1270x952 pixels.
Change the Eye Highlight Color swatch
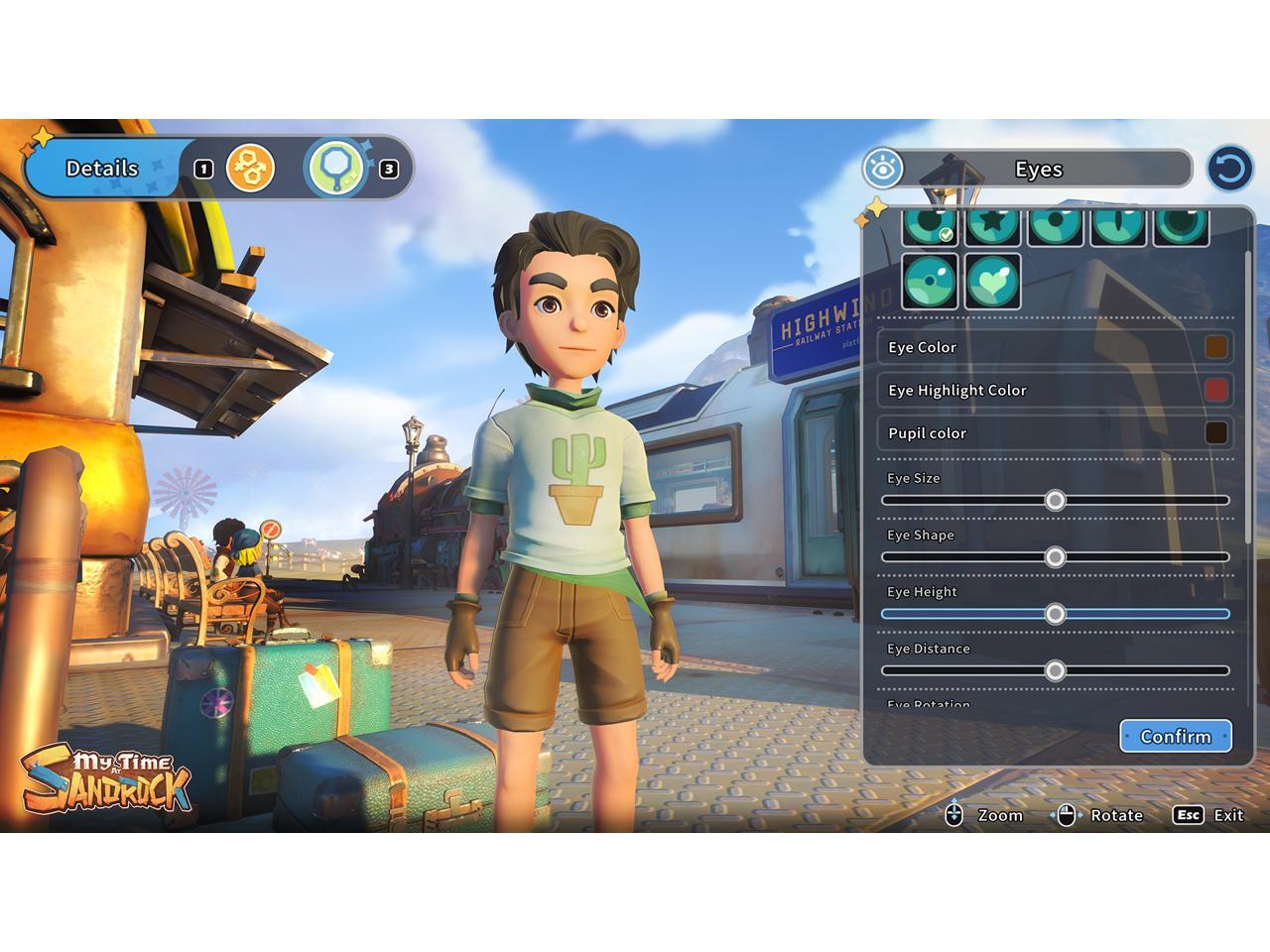click(1215, 390)
